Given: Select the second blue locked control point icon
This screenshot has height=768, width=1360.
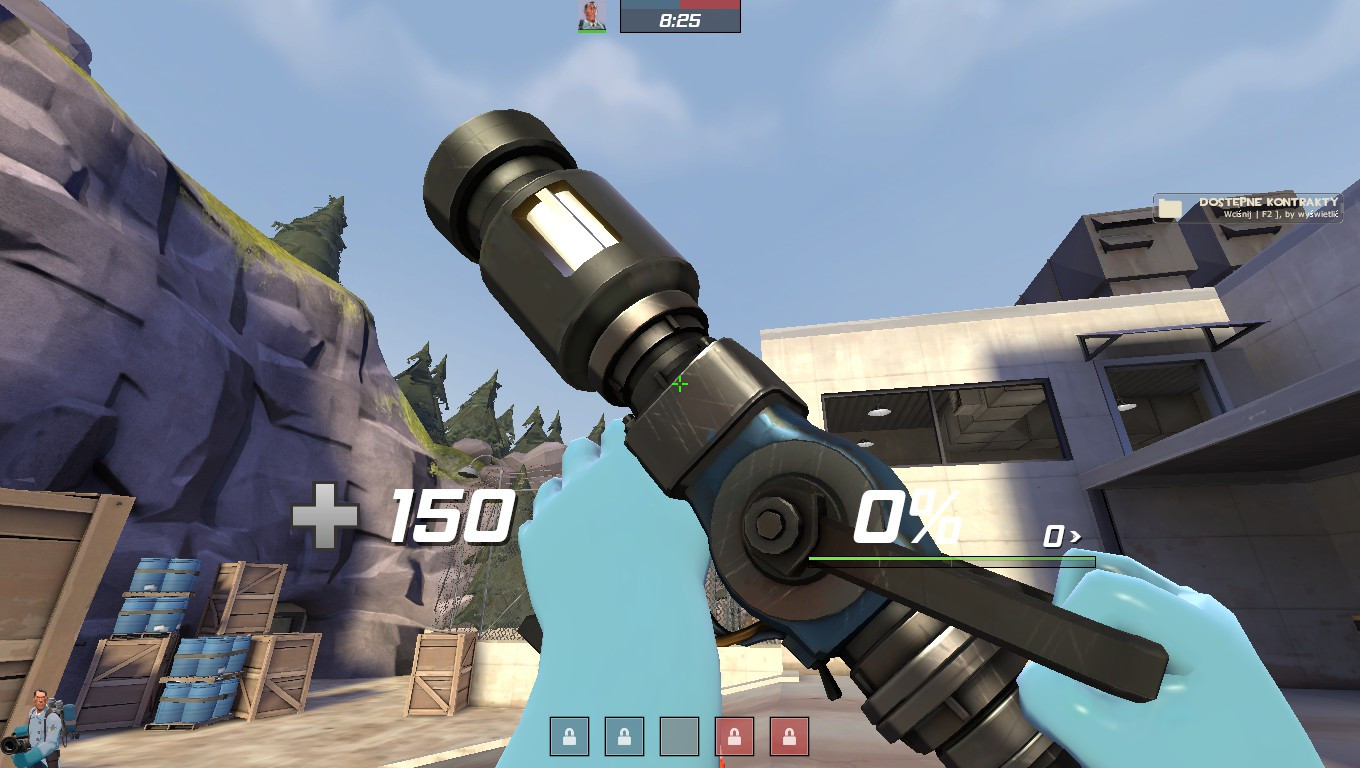Looking at the screenshot, I should point(625,734).
